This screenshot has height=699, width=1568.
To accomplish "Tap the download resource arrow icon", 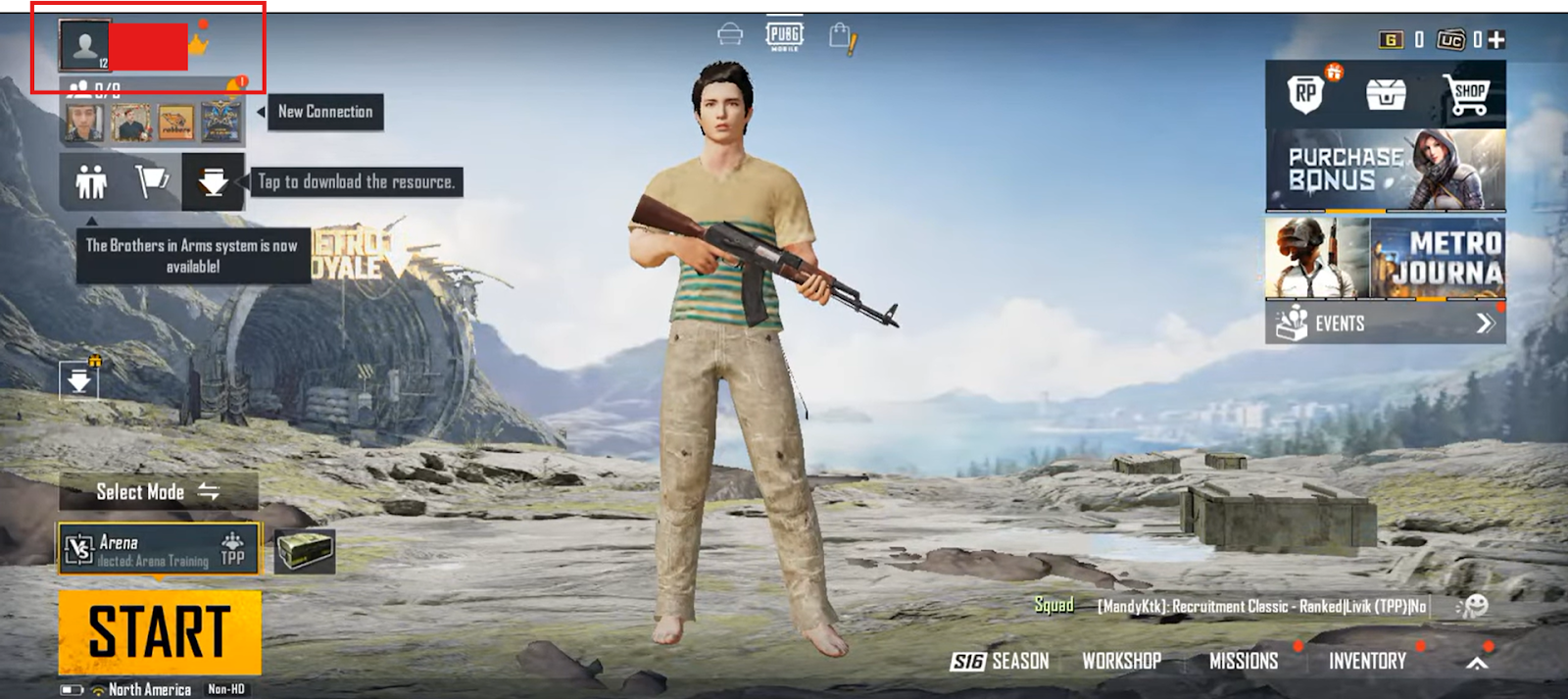I will pyautogui.click(x=213, y=181).
